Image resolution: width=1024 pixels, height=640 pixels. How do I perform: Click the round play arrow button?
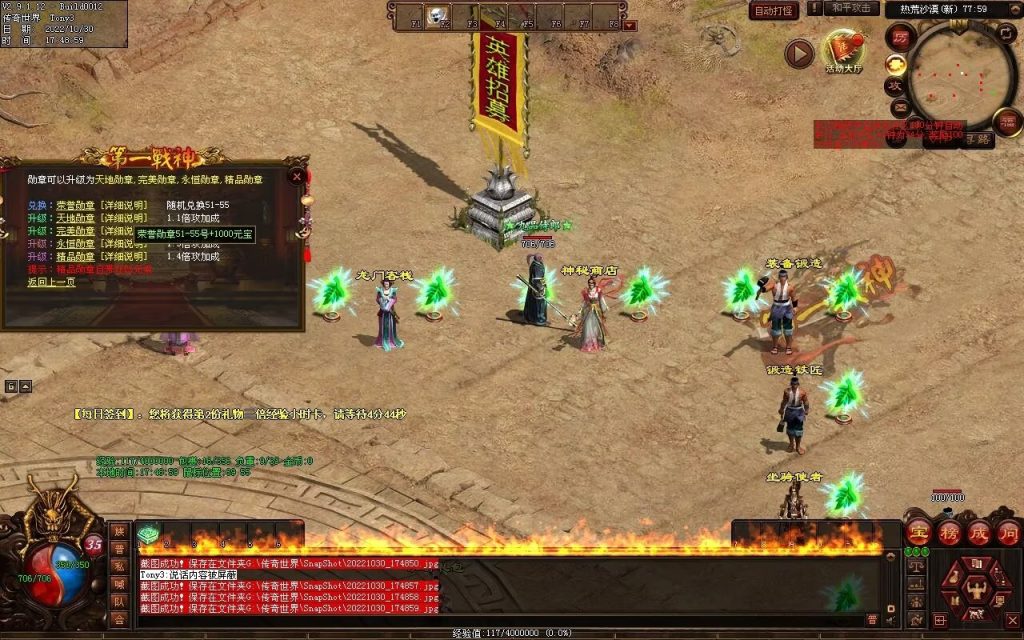click(798, 53)
